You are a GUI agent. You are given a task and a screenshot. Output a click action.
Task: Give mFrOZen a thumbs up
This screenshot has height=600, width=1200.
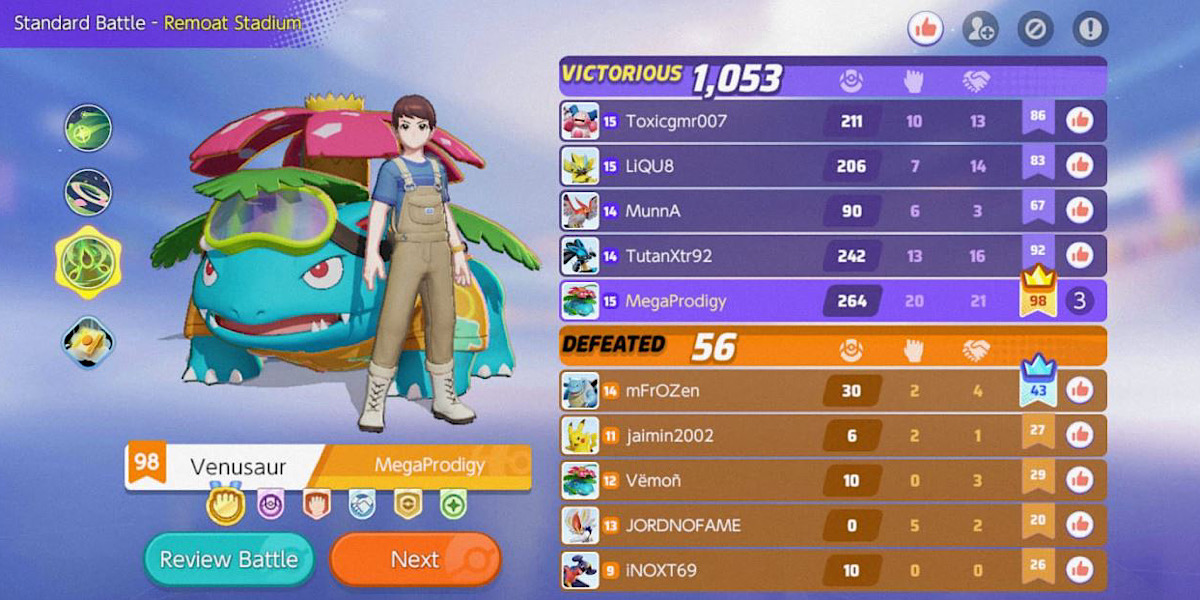point(1079,390)
